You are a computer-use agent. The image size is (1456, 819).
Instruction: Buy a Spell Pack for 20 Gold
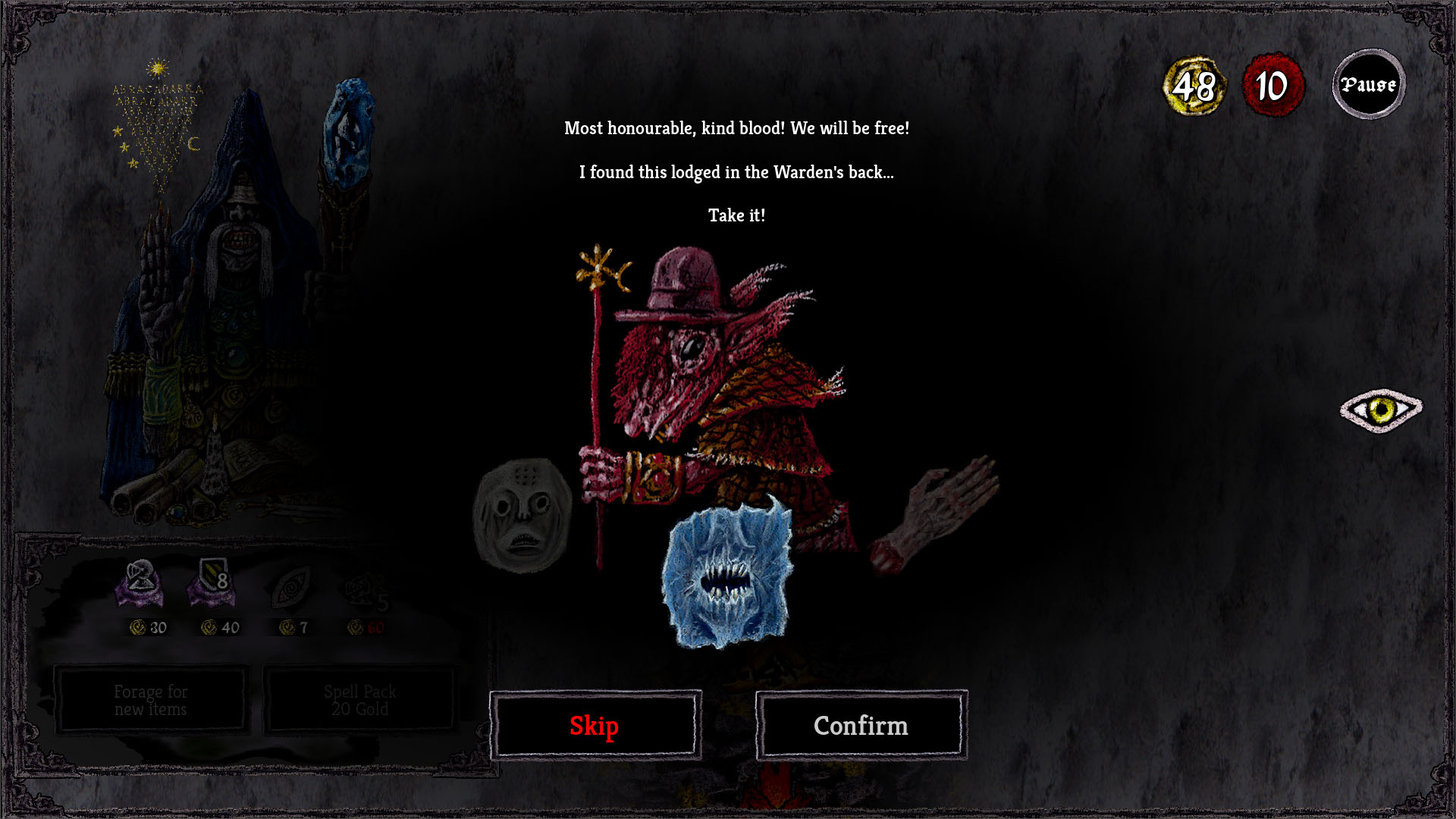coord(359,699)
